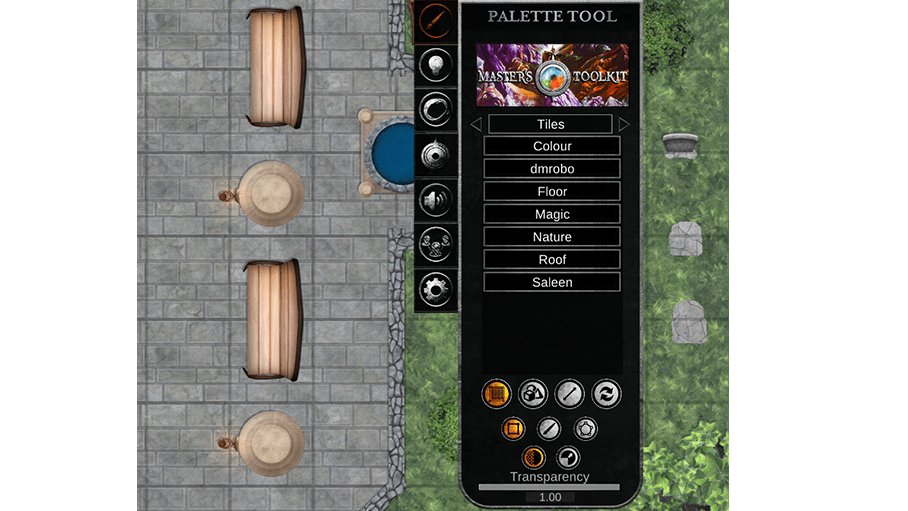This screenshot has width=908, height=511.
Task: Pick the Roof tile folder
Action: (552, 259)
